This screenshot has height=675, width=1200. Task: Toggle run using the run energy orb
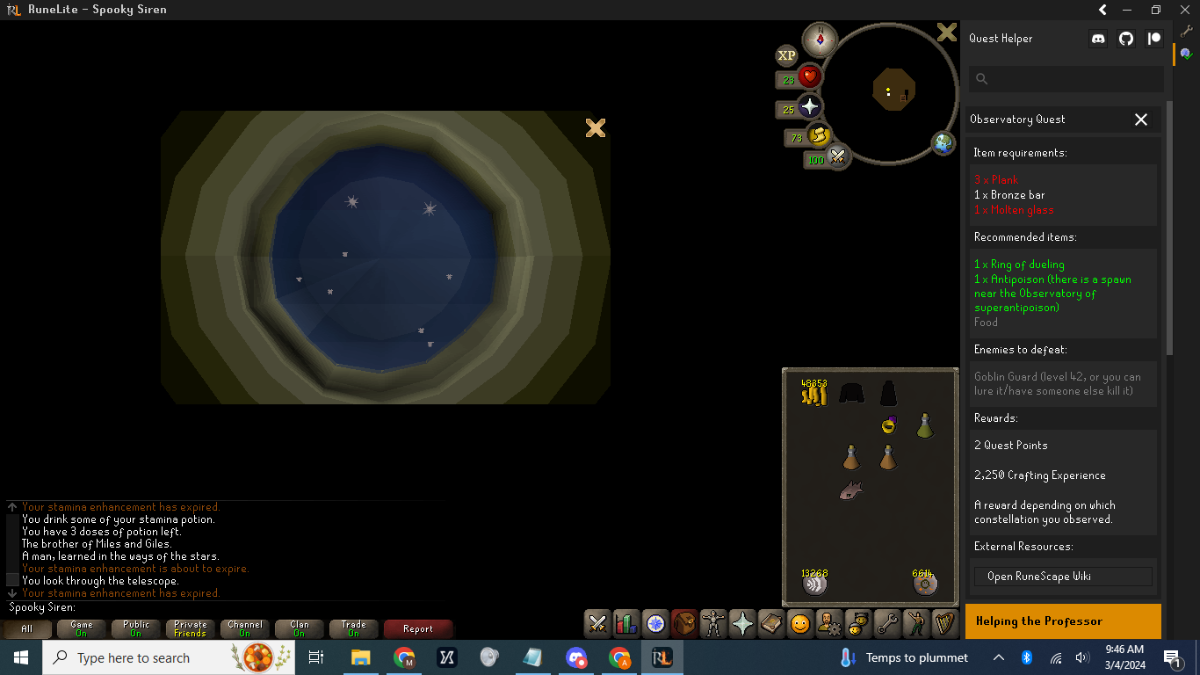tap(820, 137)
